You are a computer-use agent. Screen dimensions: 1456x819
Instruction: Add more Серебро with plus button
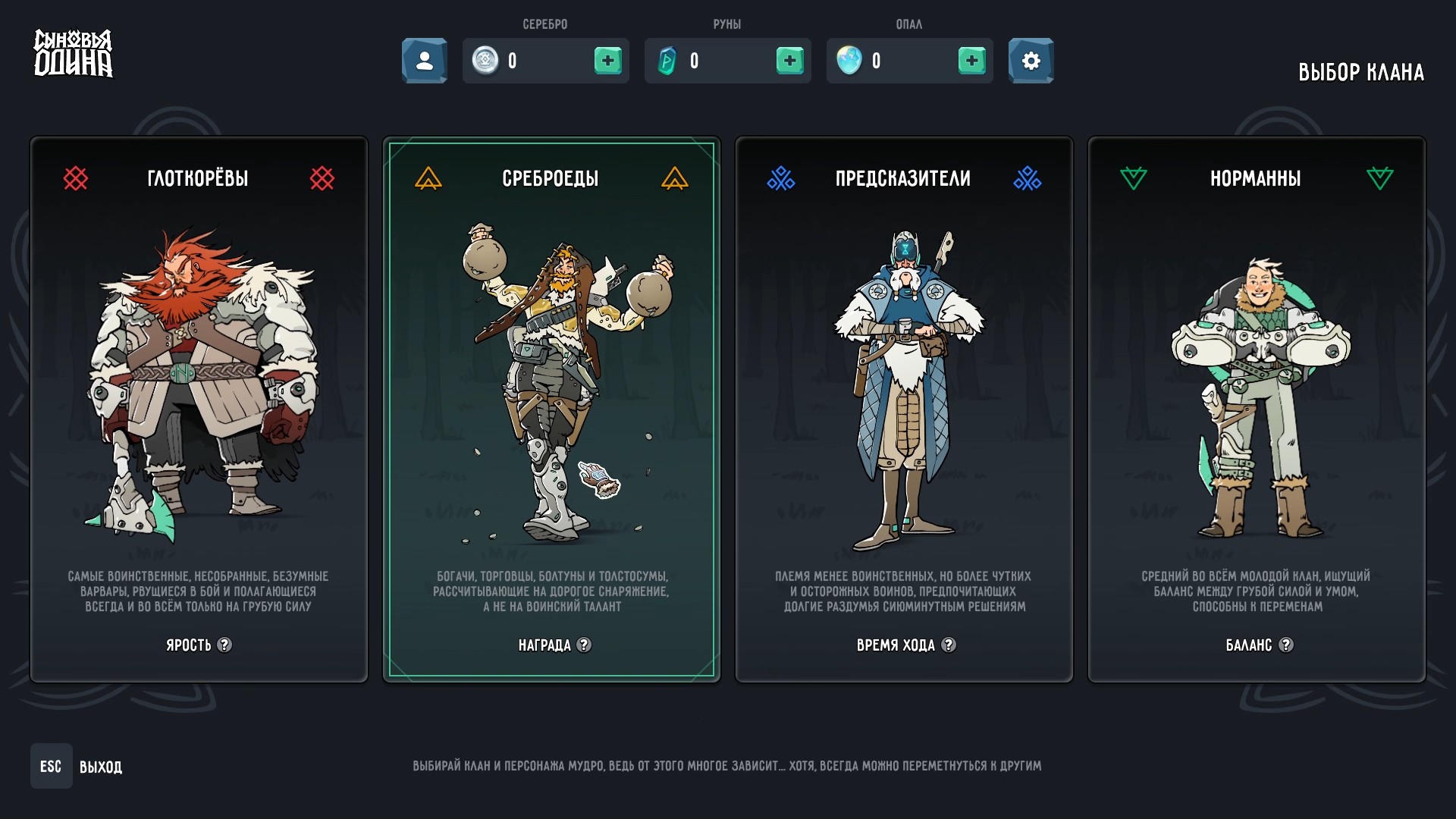607,61
